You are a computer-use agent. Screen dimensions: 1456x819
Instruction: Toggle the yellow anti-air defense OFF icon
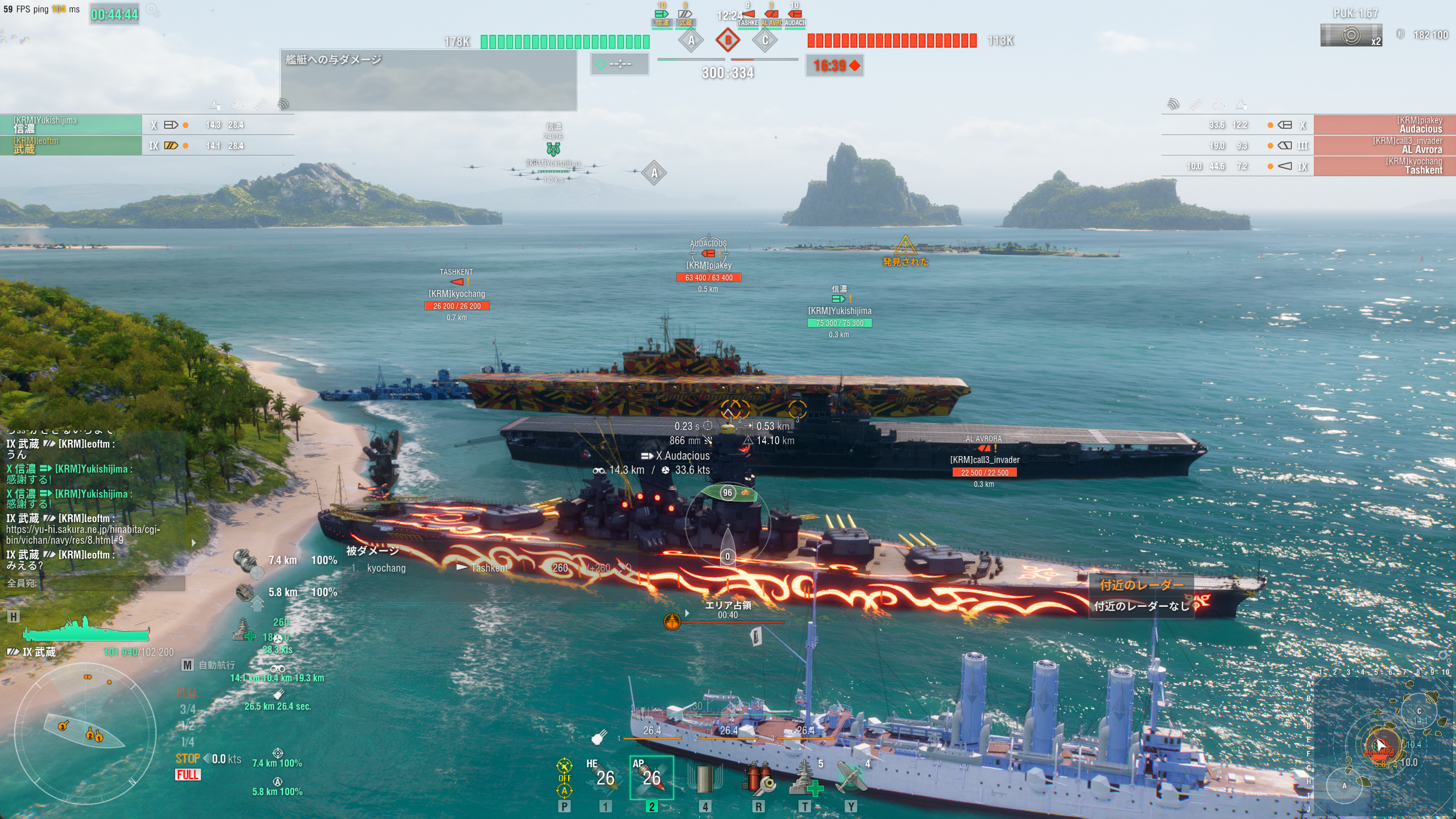point(564,777)
